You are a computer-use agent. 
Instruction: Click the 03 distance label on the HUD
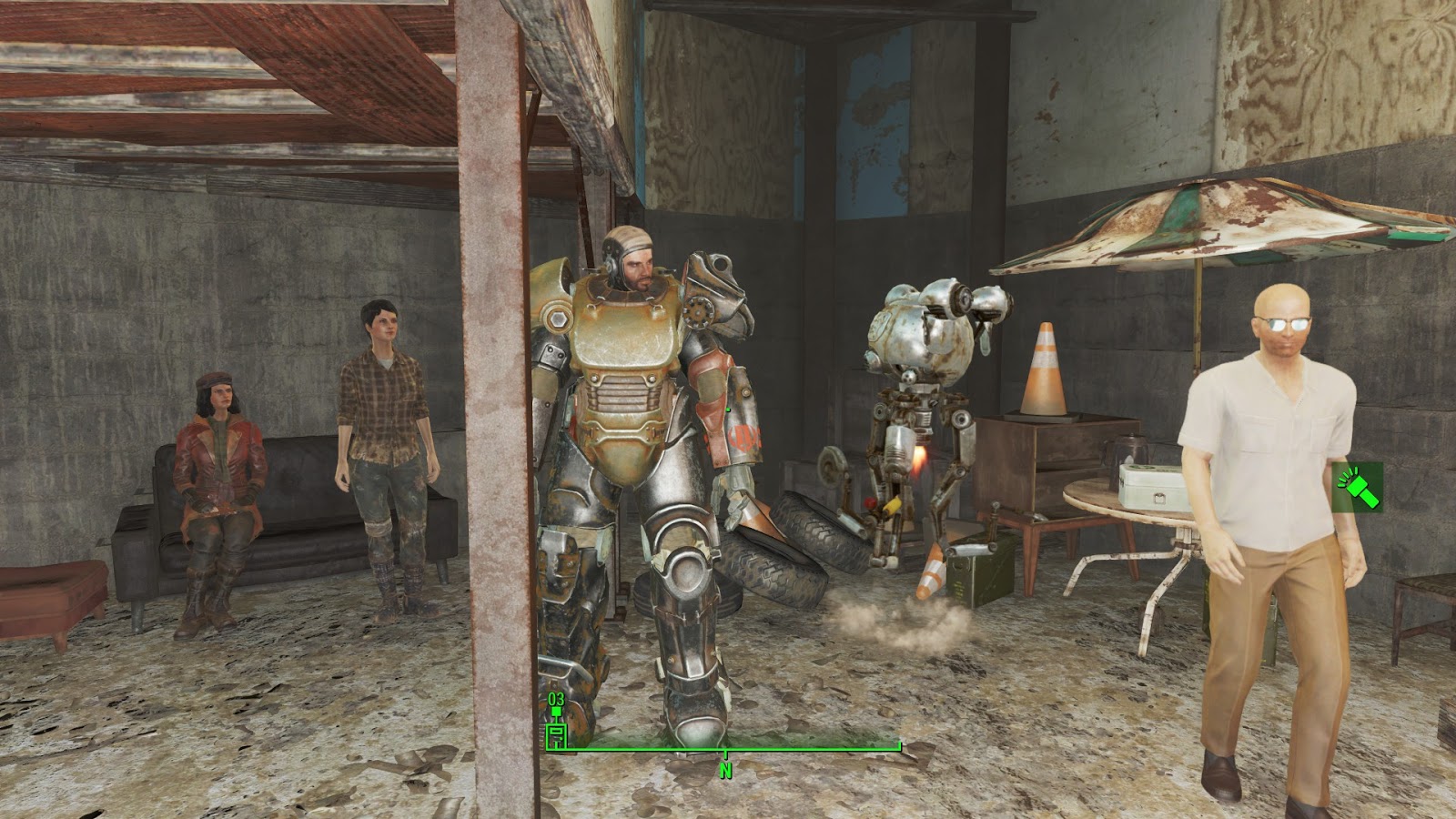pyautogui.click(x=556, y=697)
